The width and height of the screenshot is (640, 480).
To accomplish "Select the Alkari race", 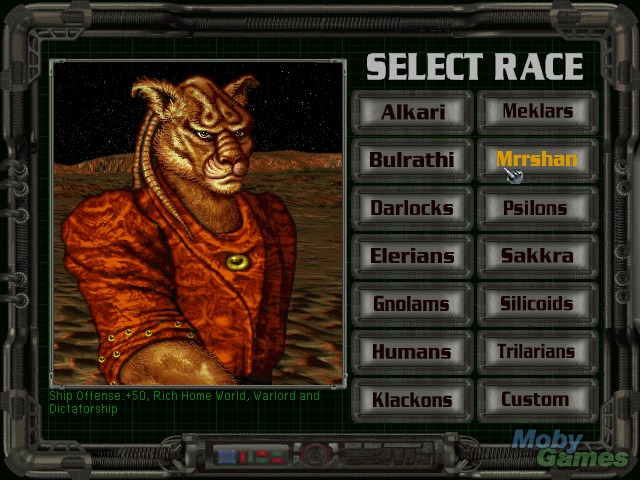I will click(x=412, y=112).
